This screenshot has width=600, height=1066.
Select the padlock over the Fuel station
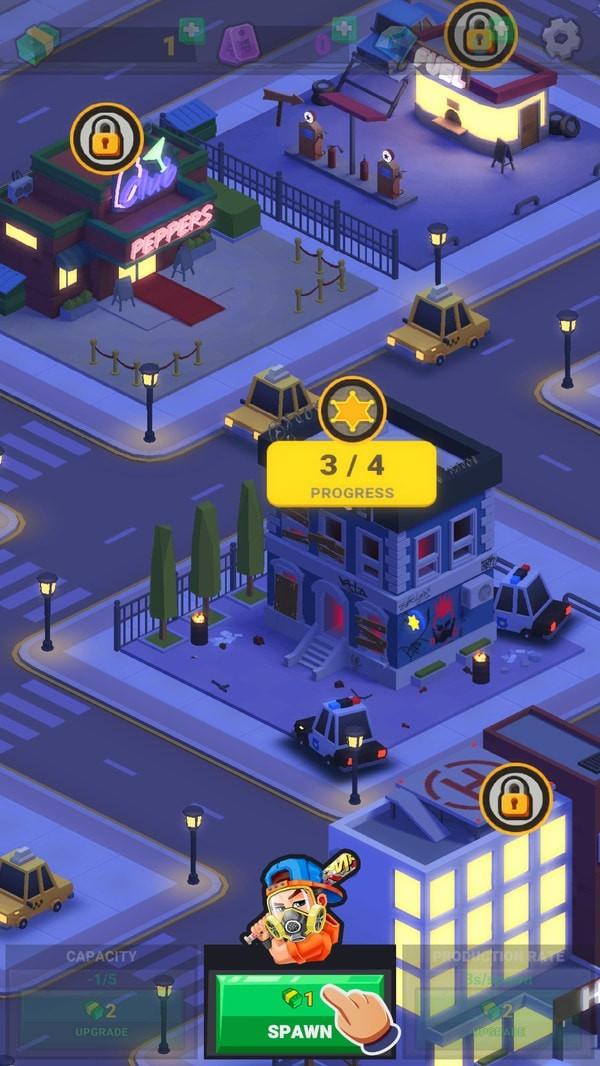(x=480, y=35)
